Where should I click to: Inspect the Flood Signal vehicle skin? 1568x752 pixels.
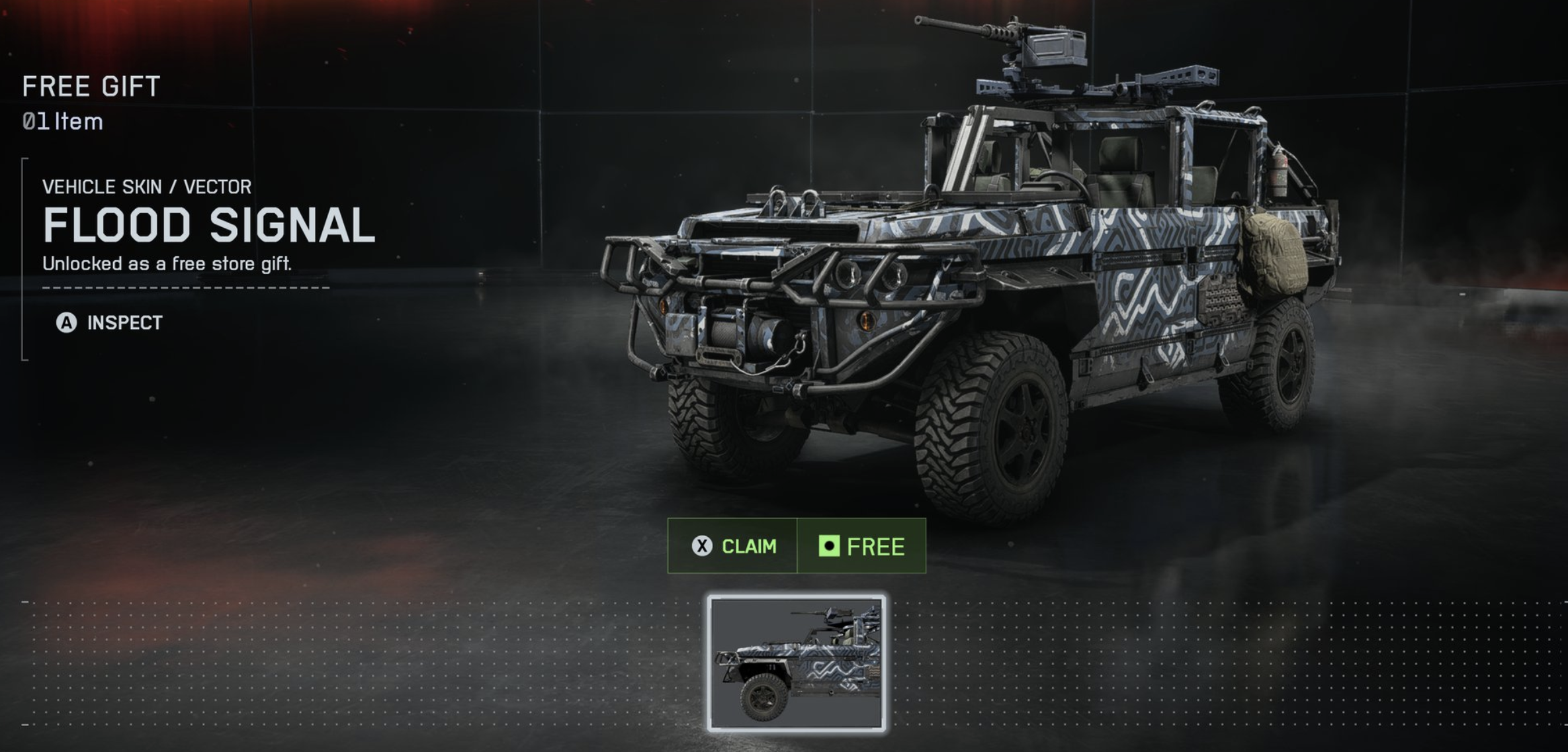[110, 323]
